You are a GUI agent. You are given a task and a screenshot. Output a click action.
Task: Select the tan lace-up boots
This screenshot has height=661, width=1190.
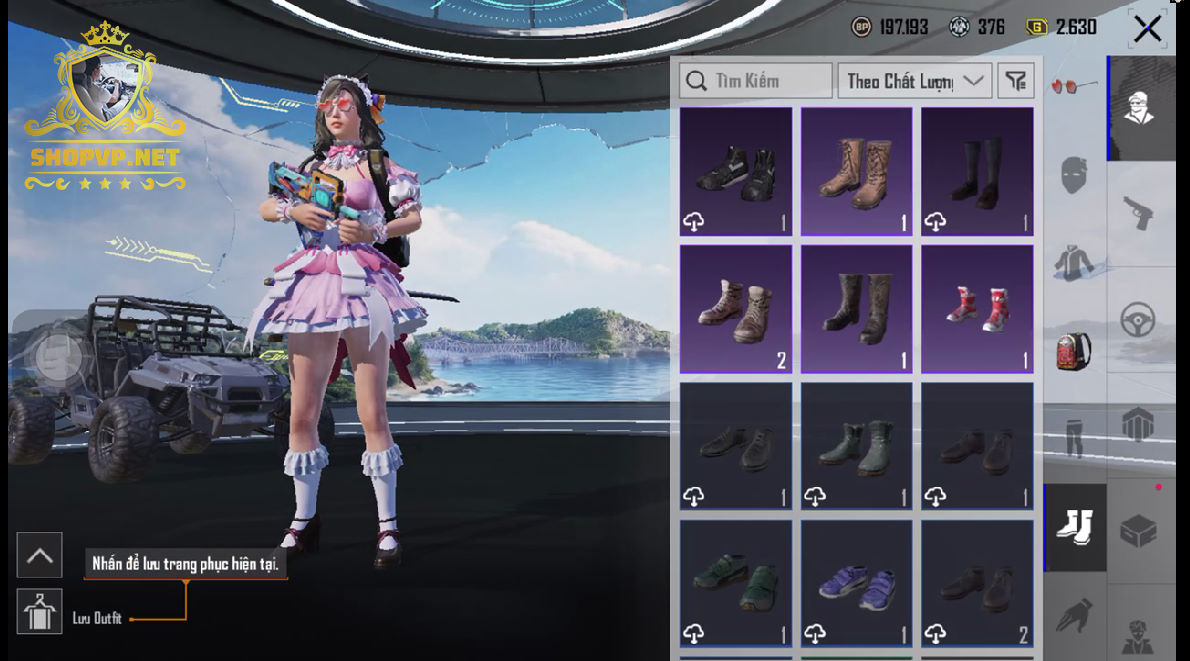click(856, 172)
